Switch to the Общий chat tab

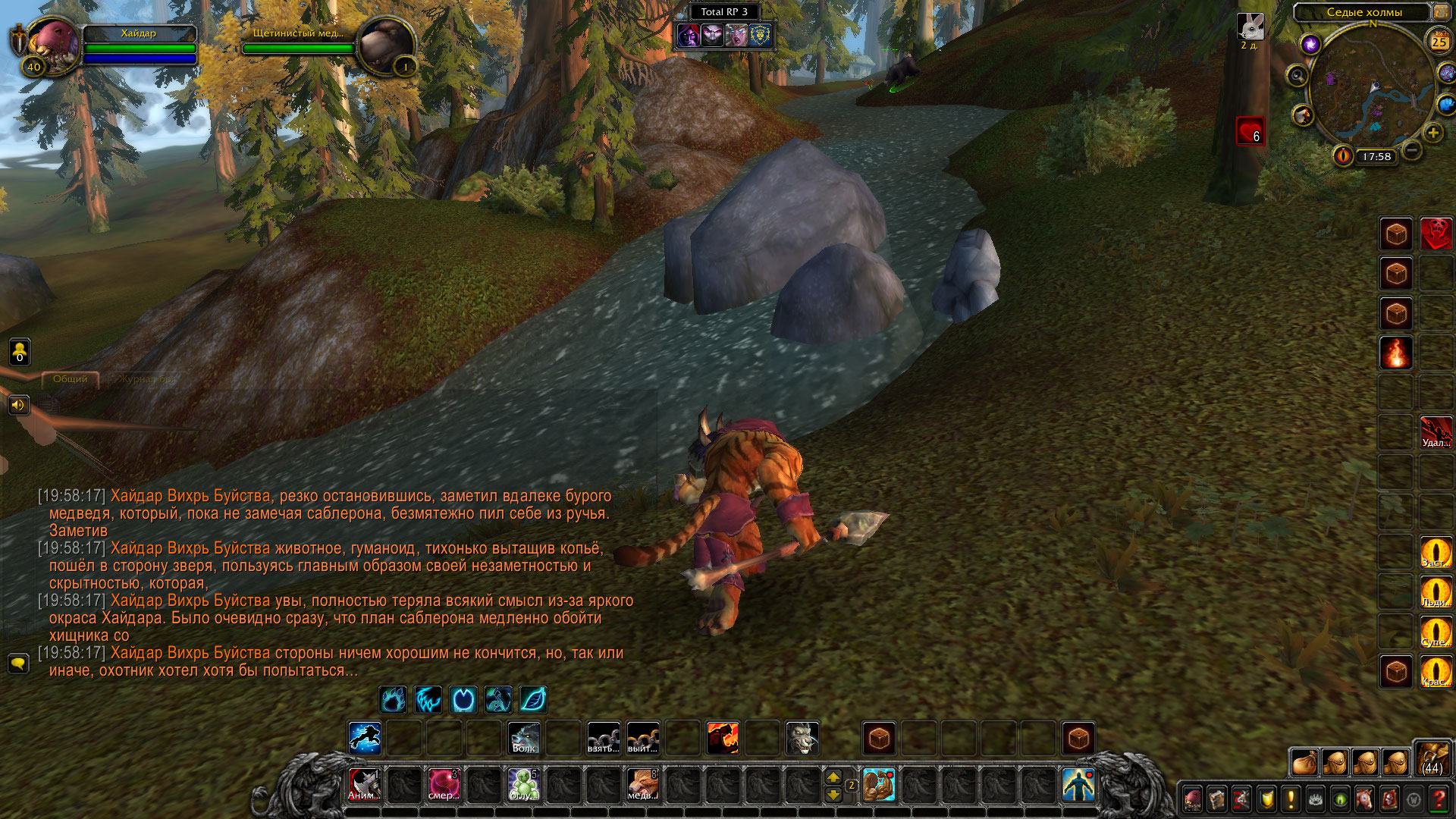71,379
